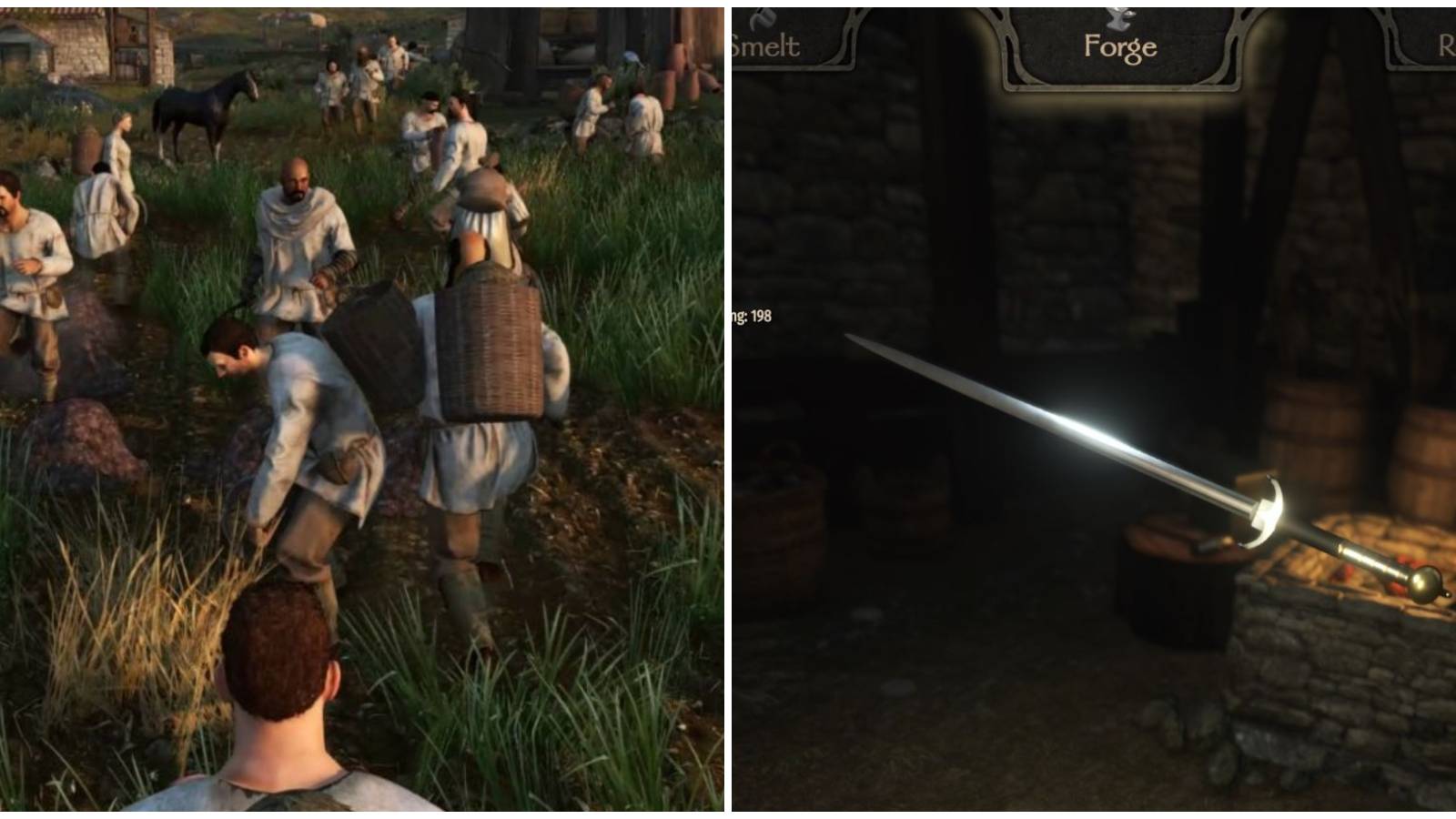Select the rightmost Refine tab
Screen dimensions: 1456x819
pyautogui.click(x=1445, y=41)
